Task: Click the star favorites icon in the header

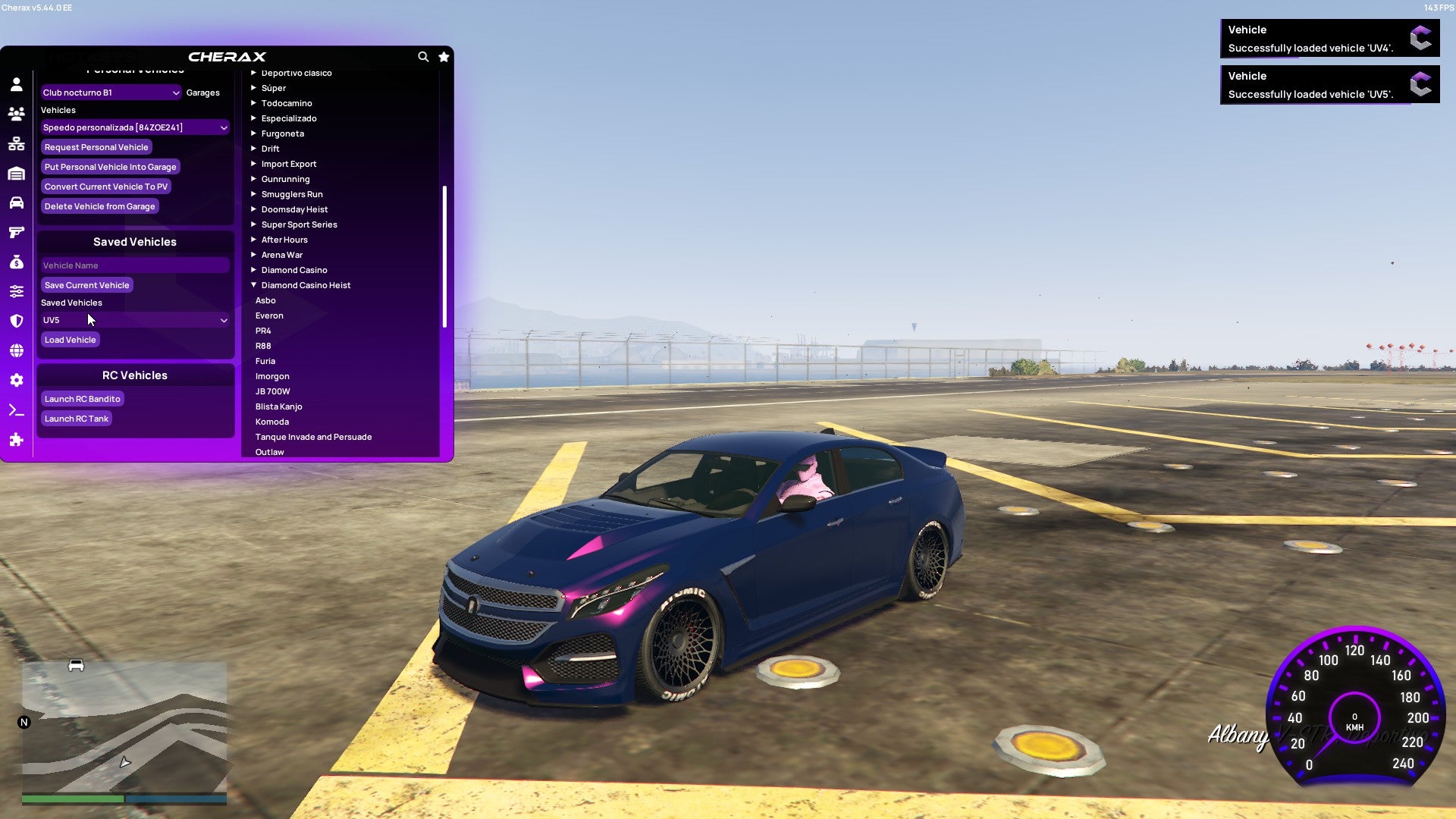Action: coord(444,57)
